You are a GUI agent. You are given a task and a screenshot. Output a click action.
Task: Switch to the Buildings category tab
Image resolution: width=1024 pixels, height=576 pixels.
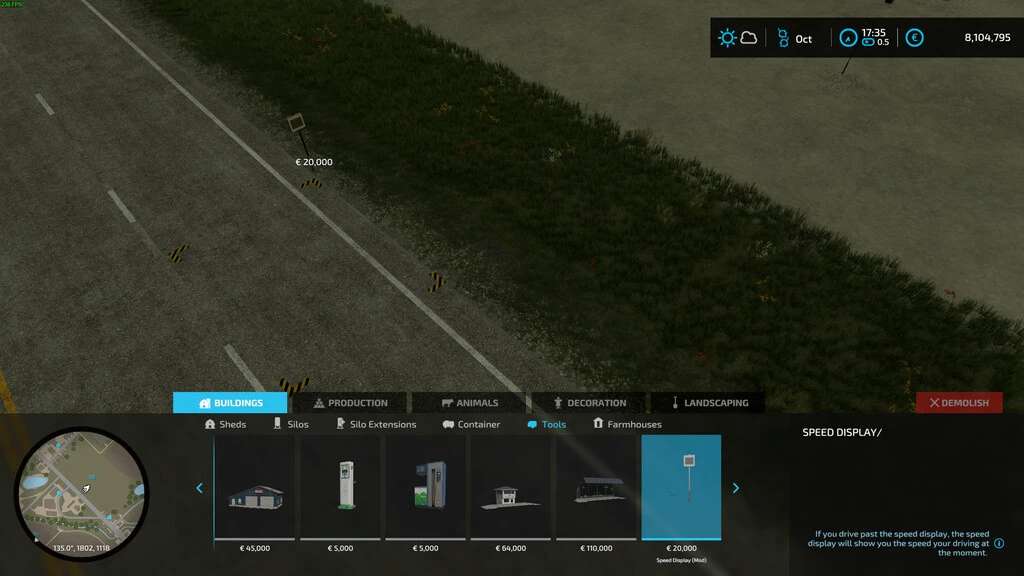(230, 403)
